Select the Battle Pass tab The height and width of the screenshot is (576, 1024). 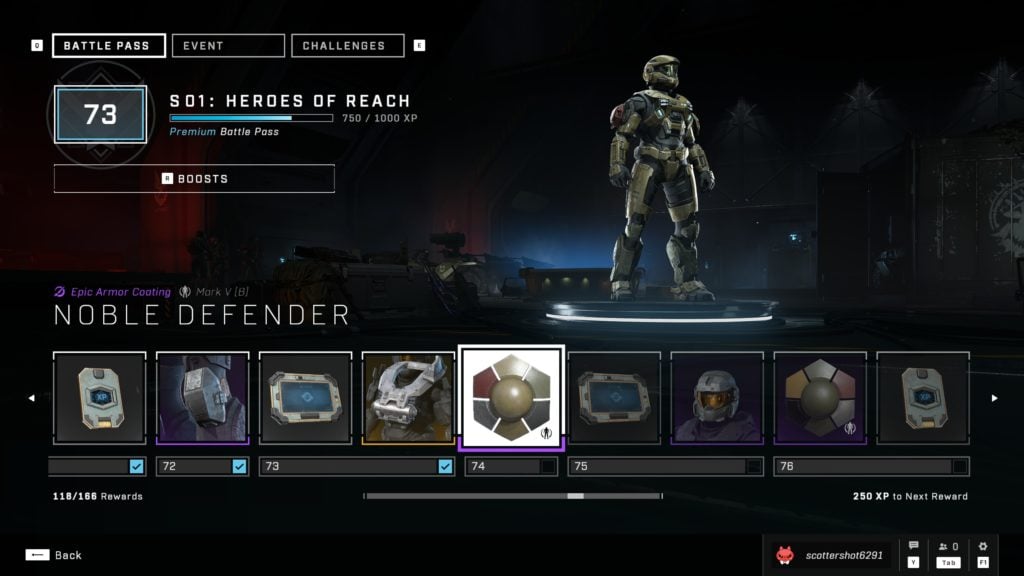pos(109,46)
